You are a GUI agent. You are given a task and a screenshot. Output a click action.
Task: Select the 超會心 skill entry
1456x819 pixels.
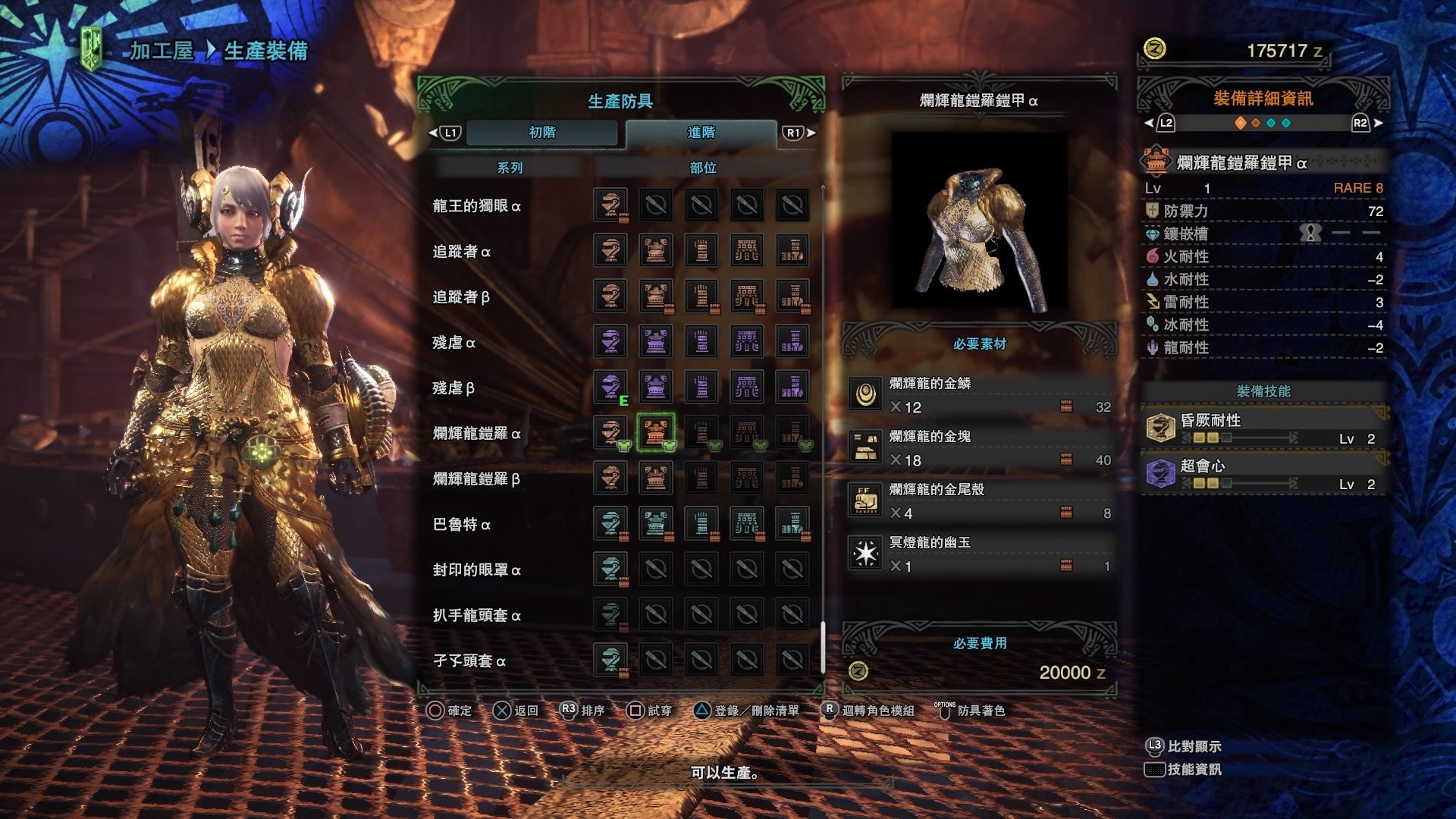click(x=1263, y=474)
